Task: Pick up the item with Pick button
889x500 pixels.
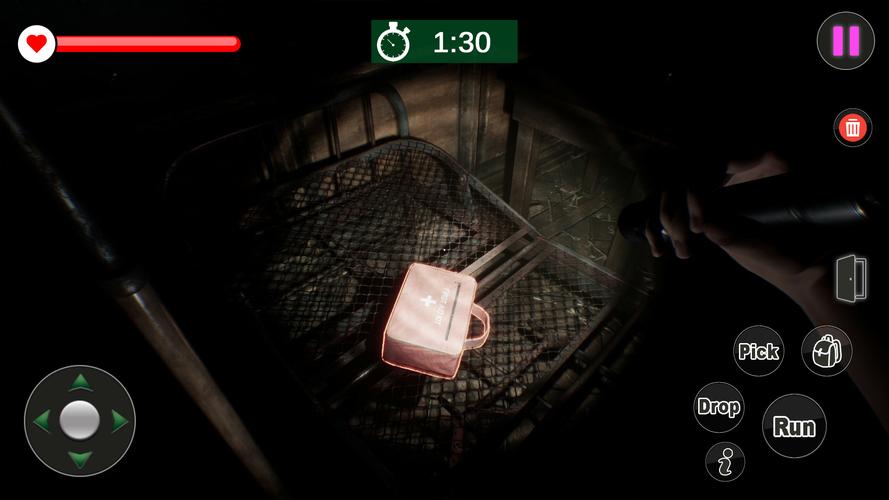Action: (x=758, y=351)
